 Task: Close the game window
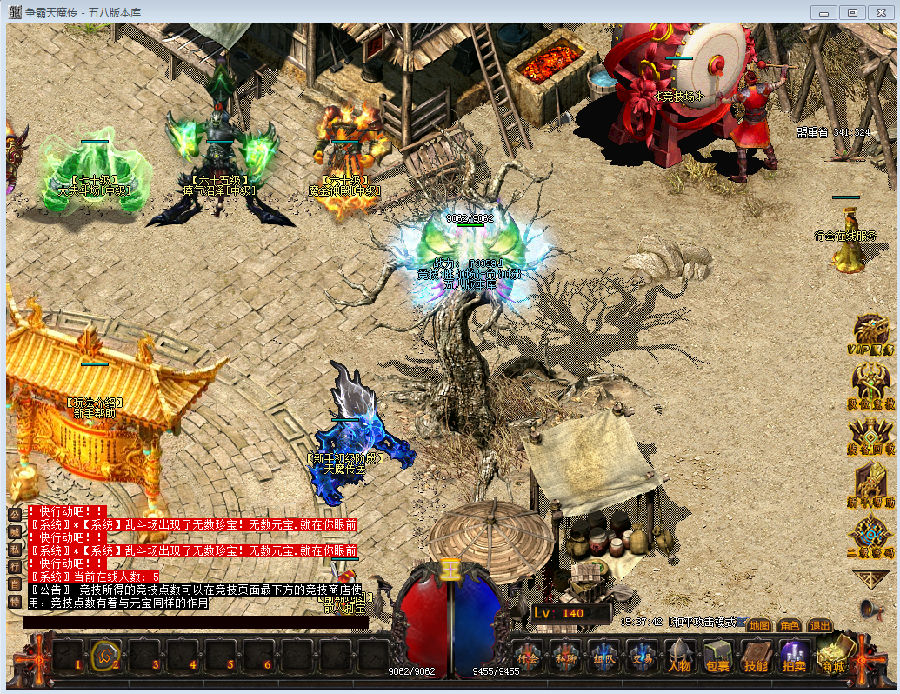[881, 12]
